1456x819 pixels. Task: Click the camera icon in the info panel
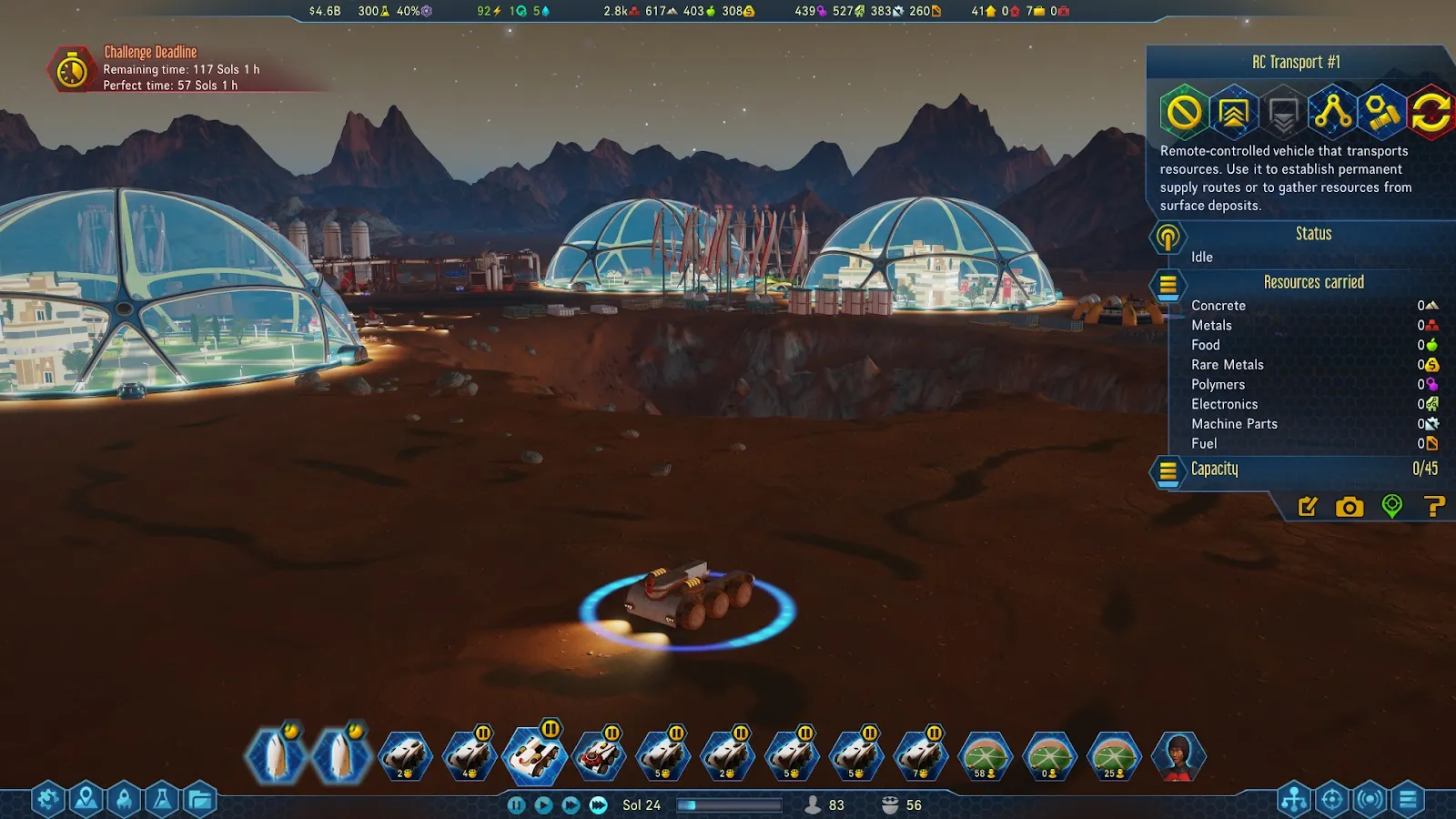1350,507
